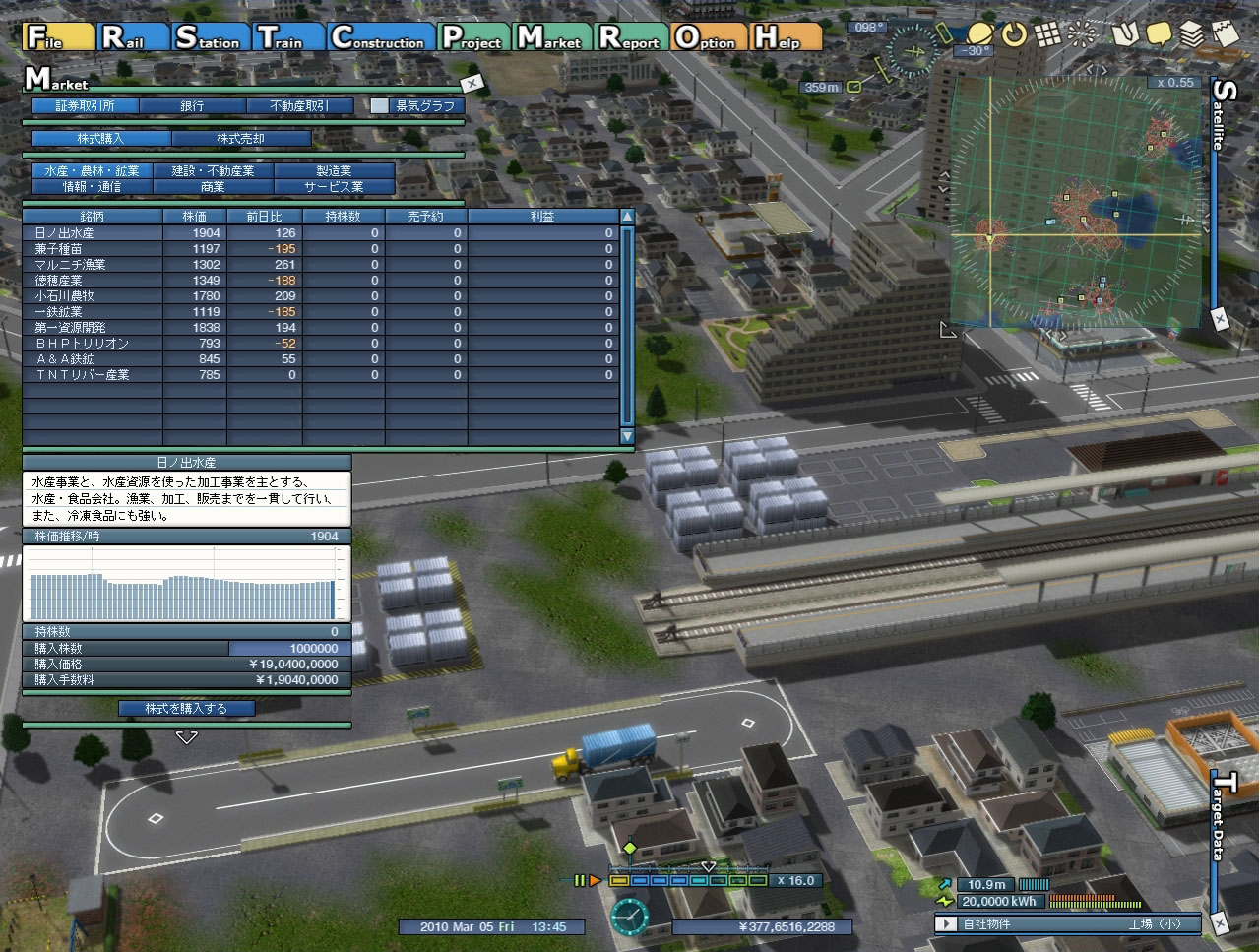Open the Project menu
The width and height of the screenshot is (1260, 952).
coord(473,37)
